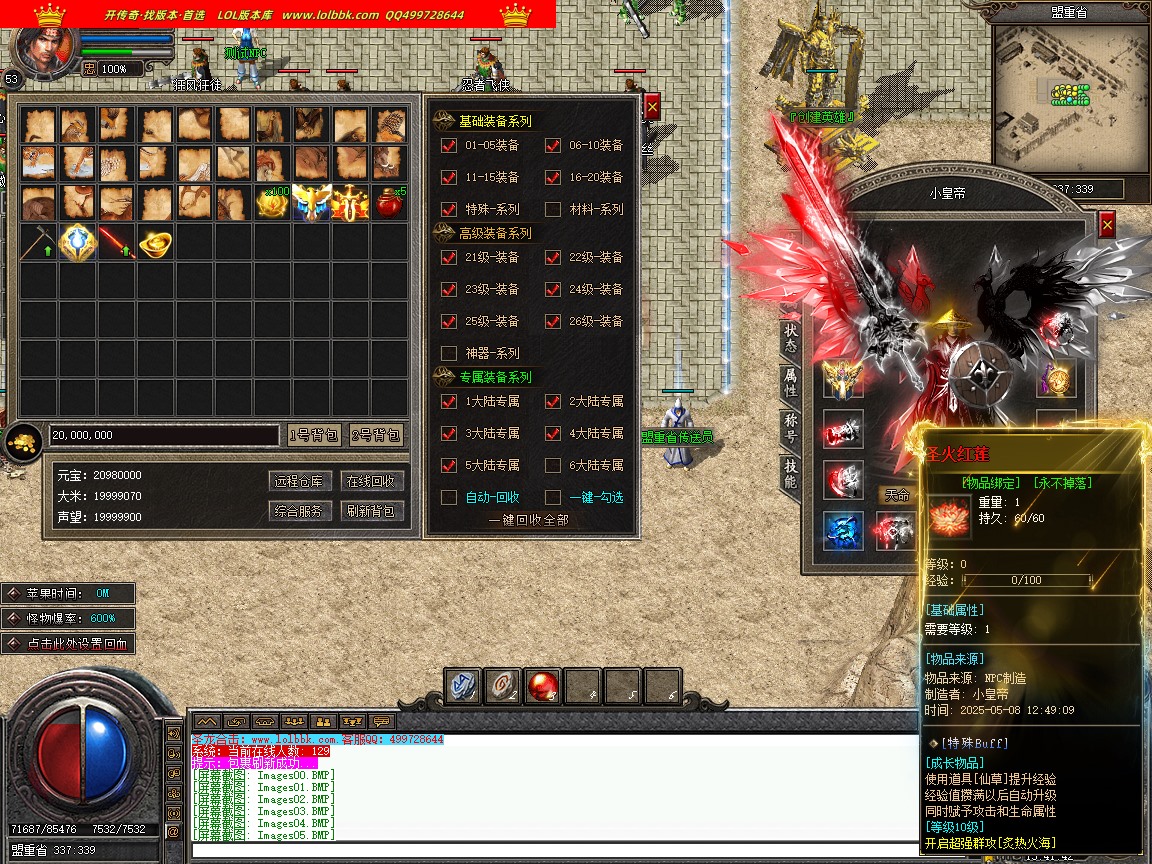
Task: Close the recycle settings panel
Action: point(652,107)
